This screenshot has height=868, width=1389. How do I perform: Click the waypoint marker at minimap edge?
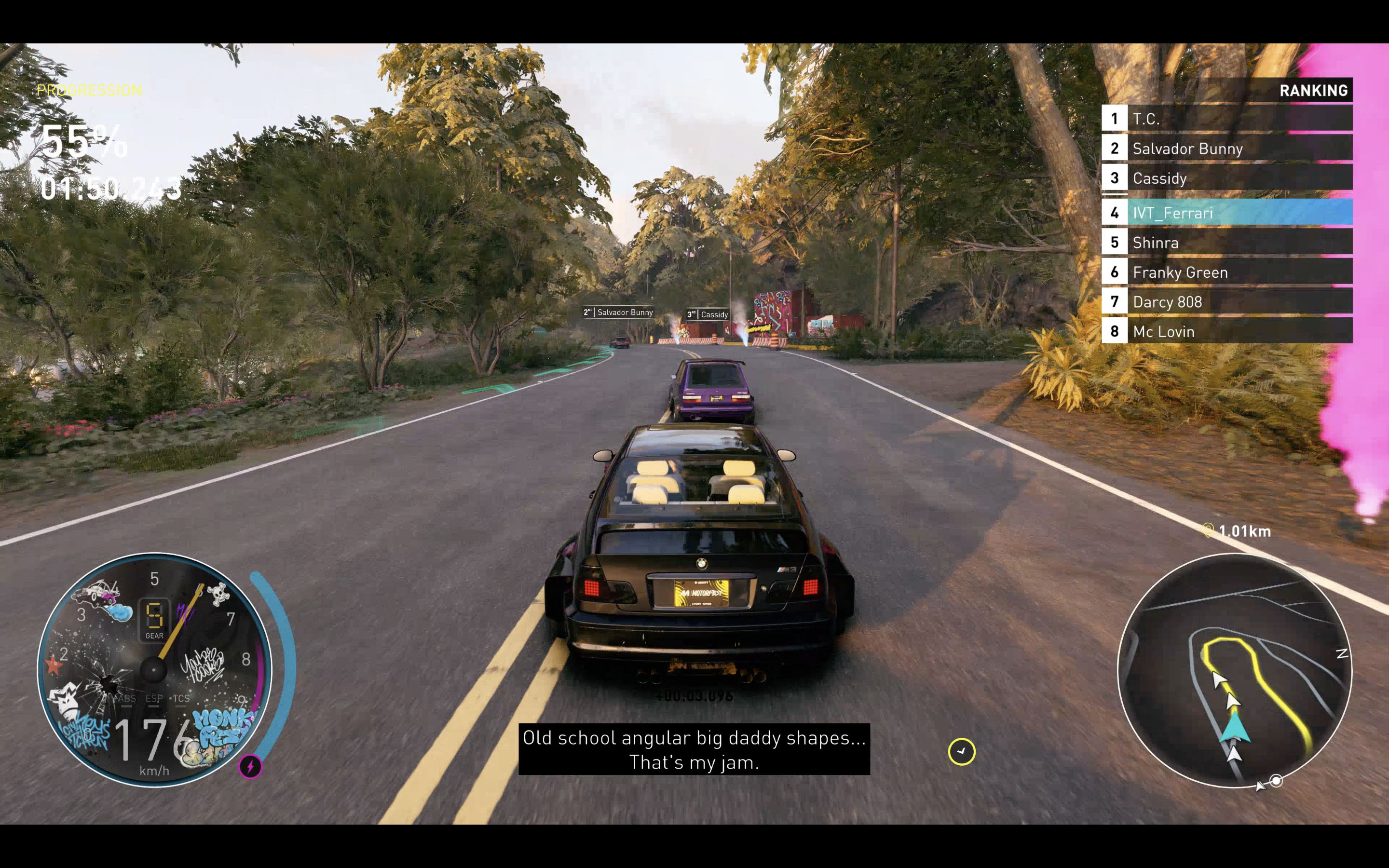point(1276,781)
